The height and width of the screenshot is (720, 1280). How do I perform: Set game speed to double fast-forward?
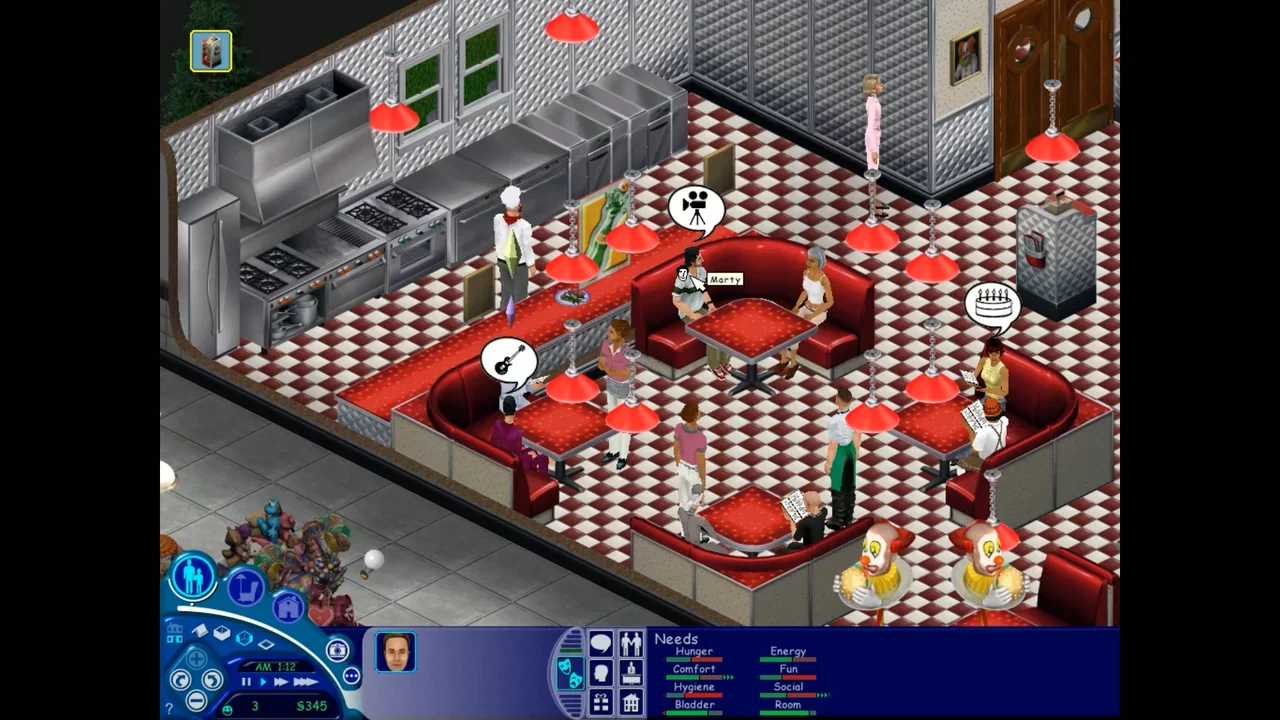point(281,682)
